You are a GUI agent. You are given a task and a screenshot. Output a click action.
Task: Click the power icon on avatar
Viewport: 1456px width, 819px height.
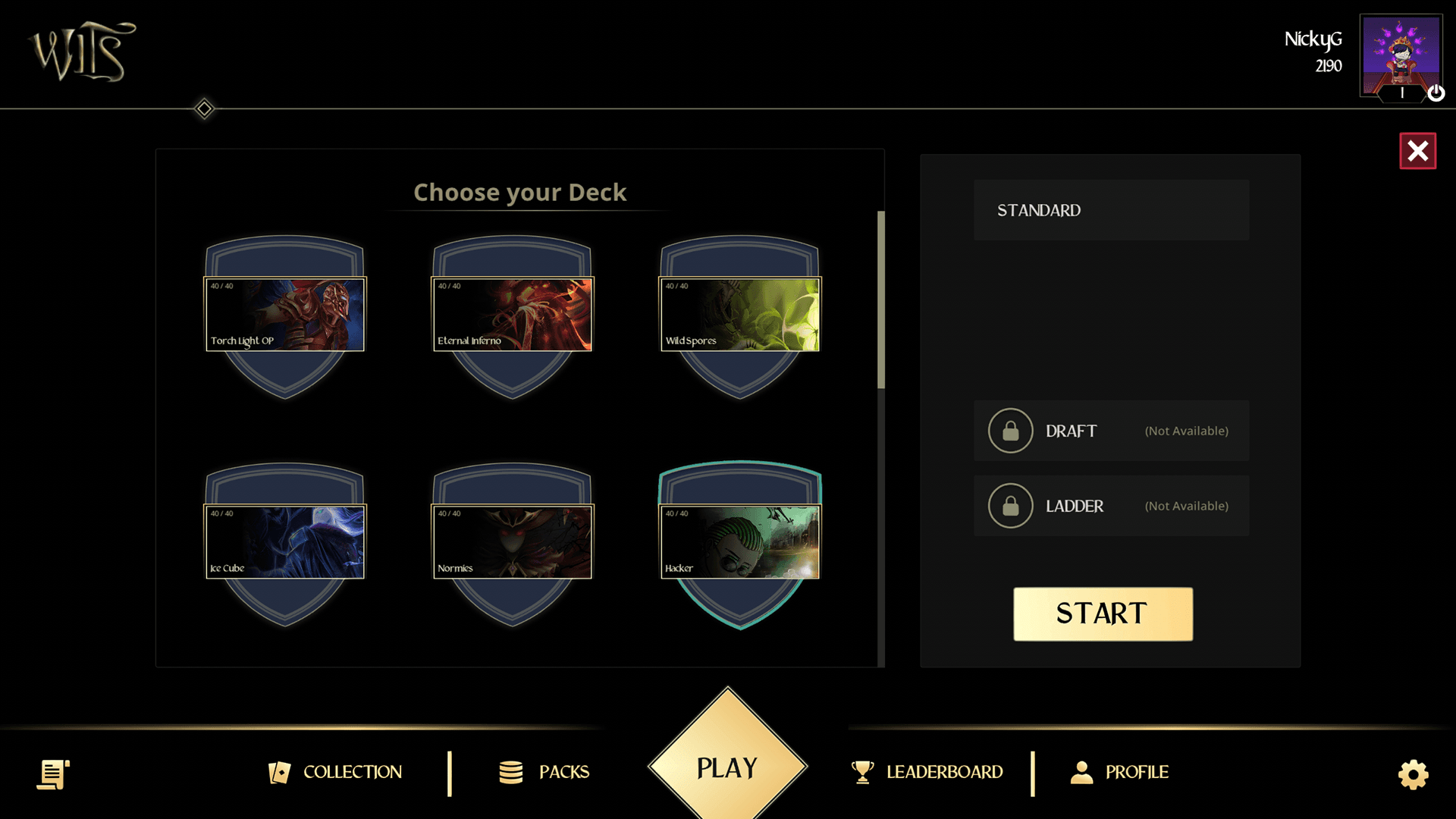click(x=1436, y=93)
